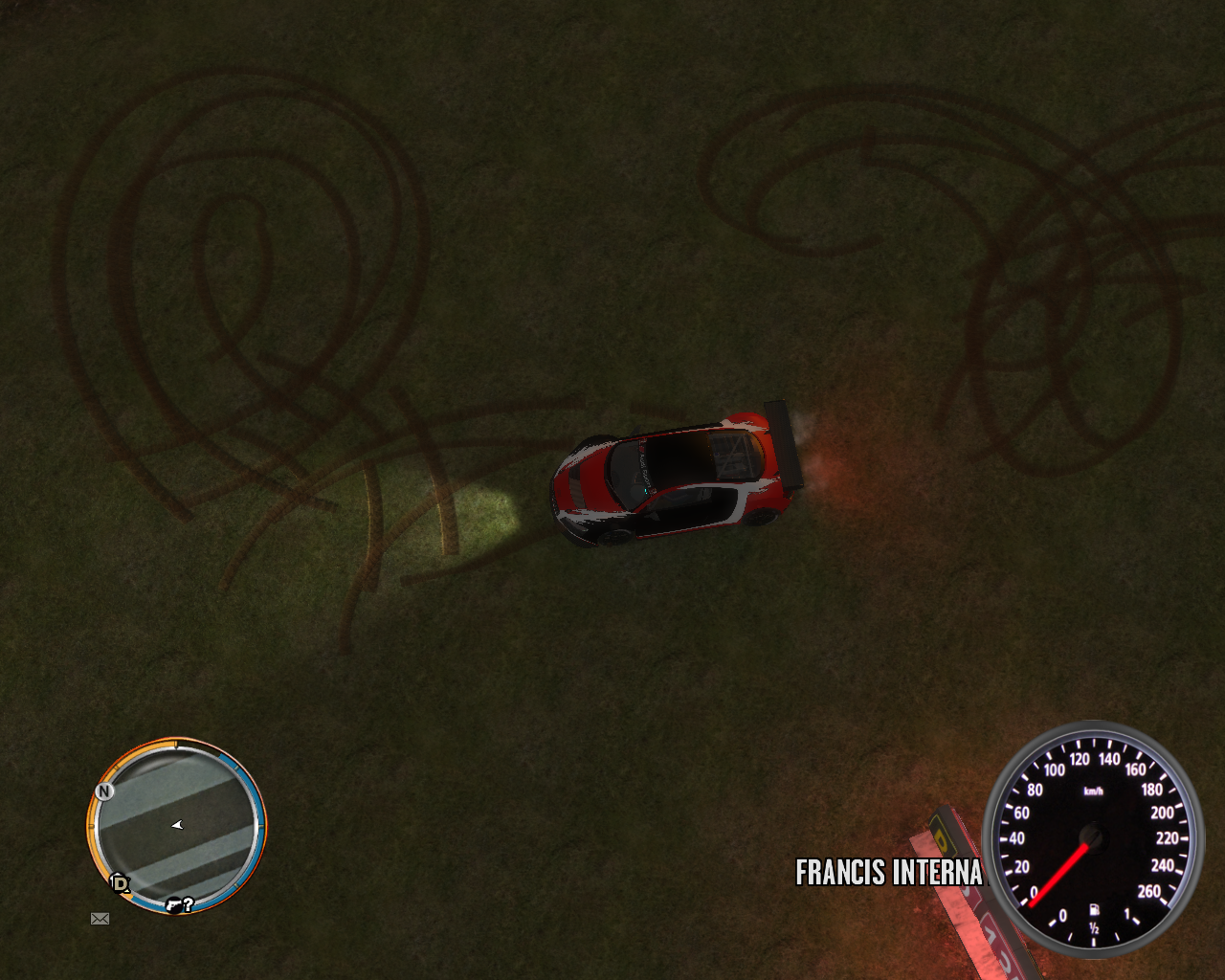Open the circular radar minimap

pyautogui.click(x=177, y=825)
